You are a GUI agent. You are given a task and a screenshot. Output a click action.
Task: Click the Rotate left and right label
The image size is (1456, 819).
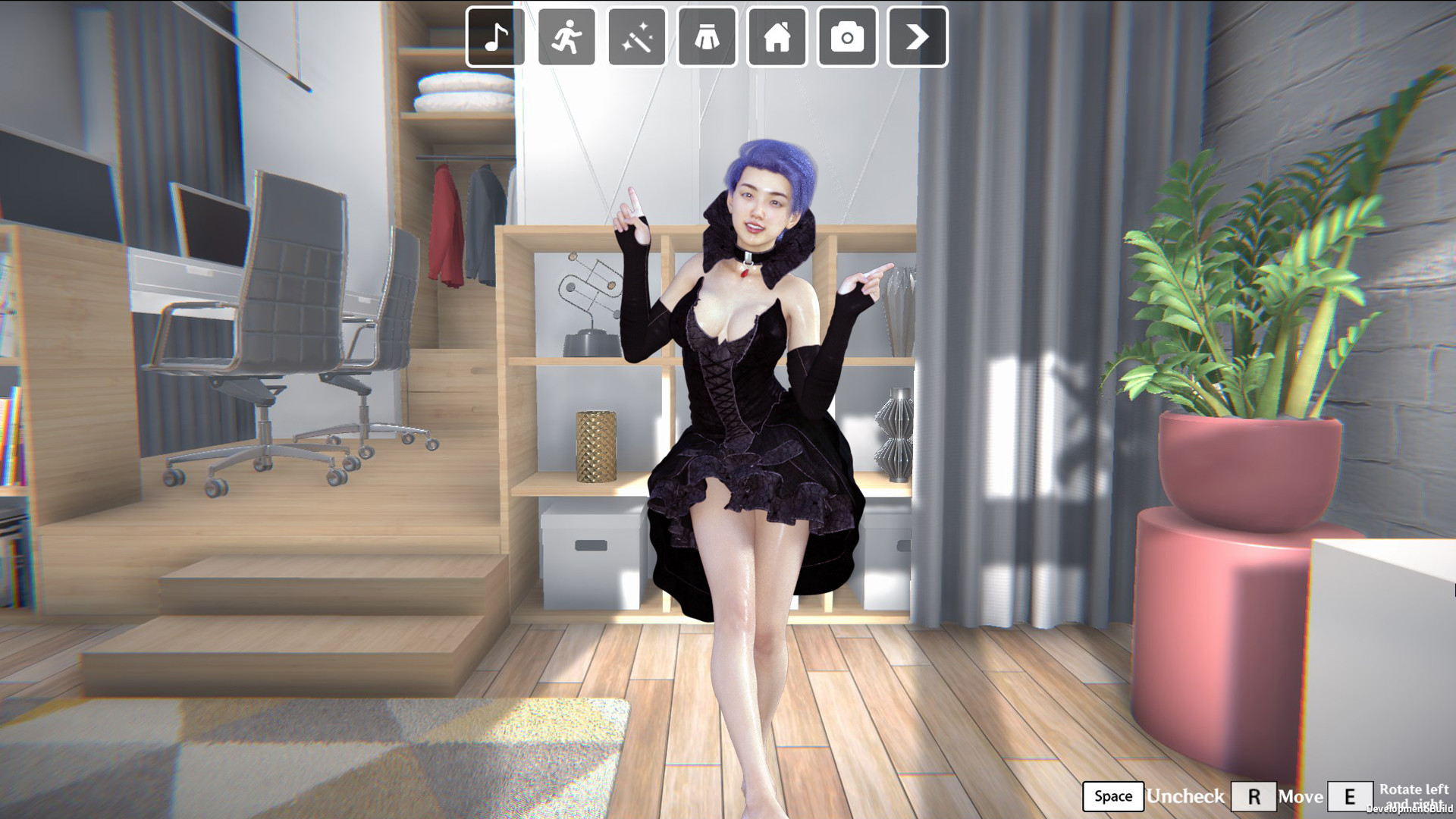[1415, 795]
